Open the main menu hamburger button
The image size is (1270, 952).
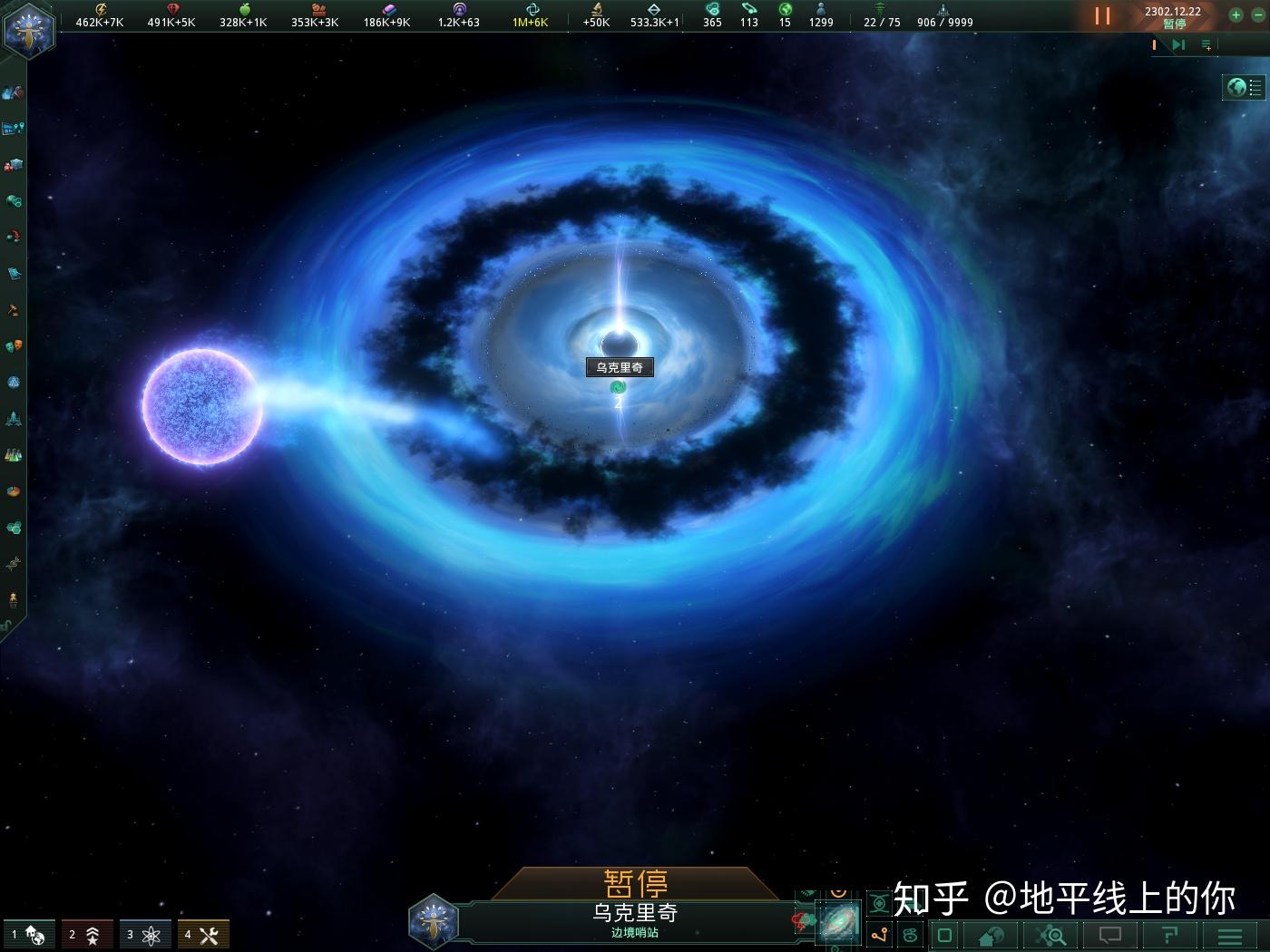point(1229,936)
